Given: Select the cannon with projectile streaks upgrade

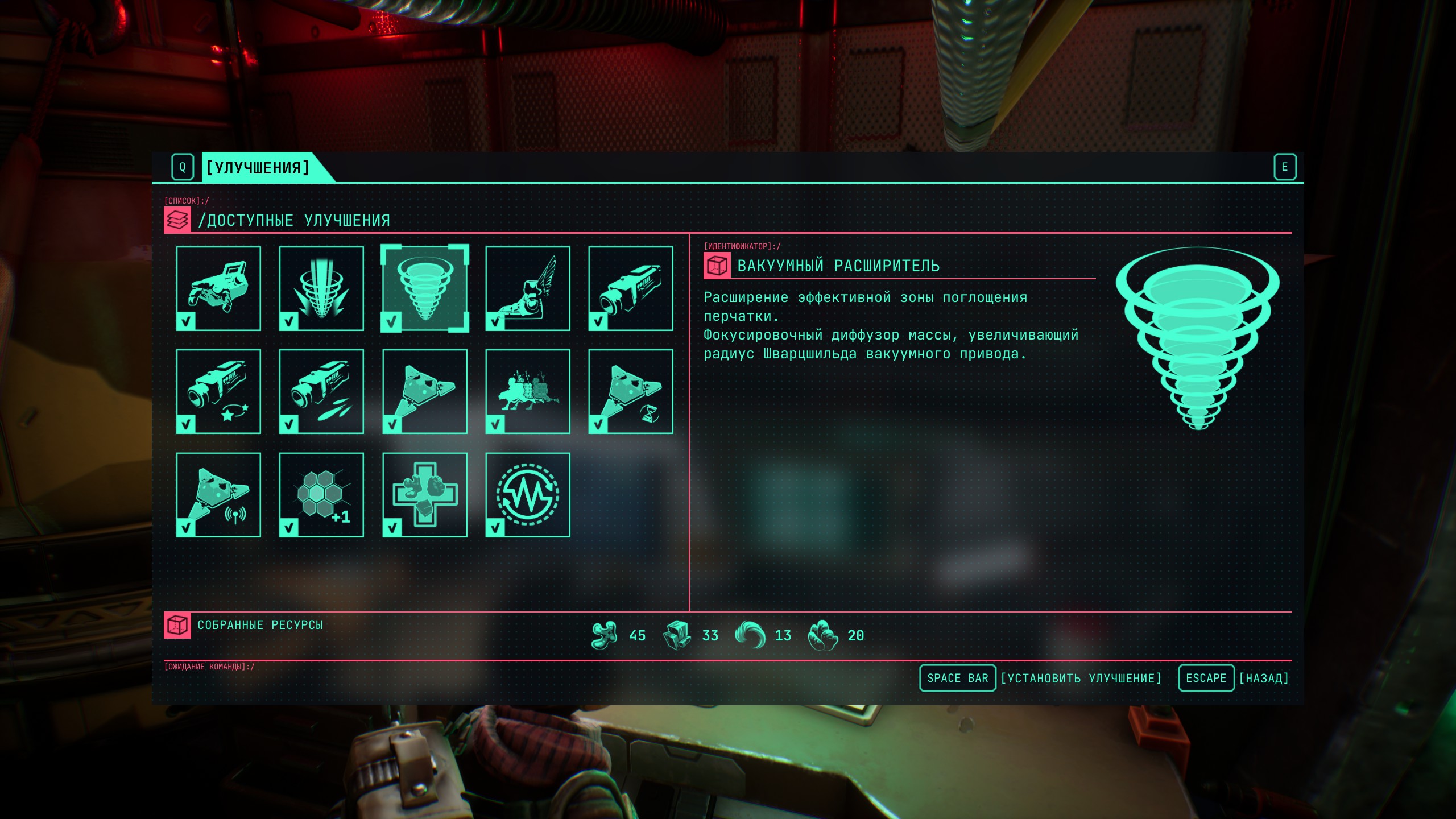Looking at the screenshot, I should coord(321,391).
